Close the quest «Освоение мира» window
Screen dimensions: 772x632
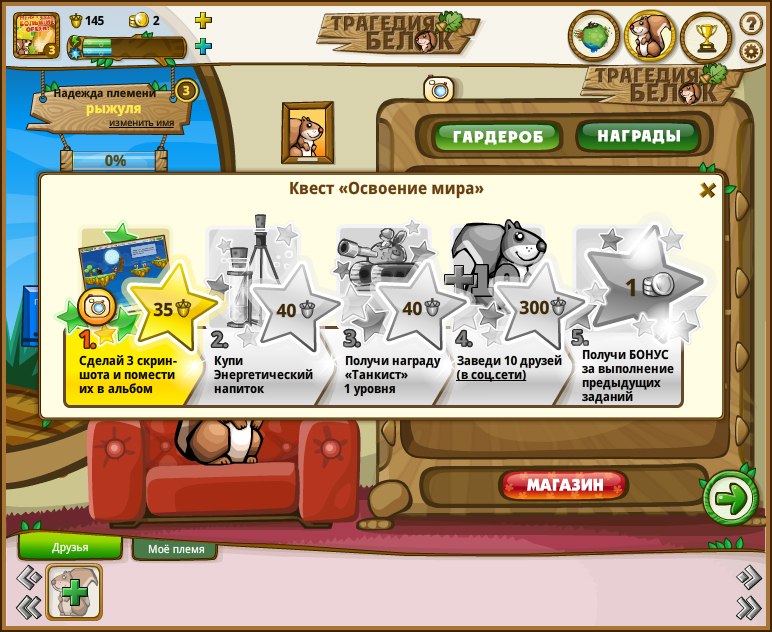[707, 190]
